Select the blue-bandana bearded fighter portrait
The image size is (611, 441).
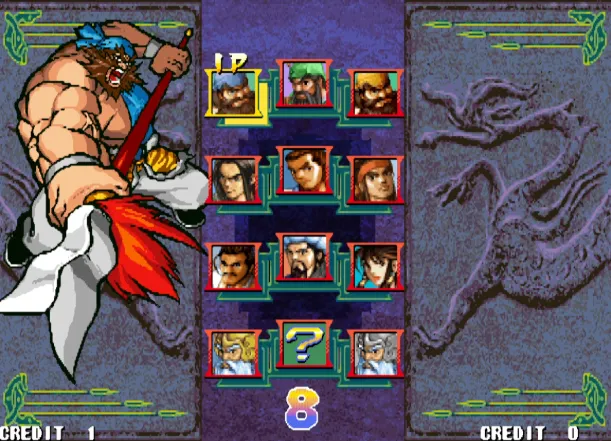232,93
